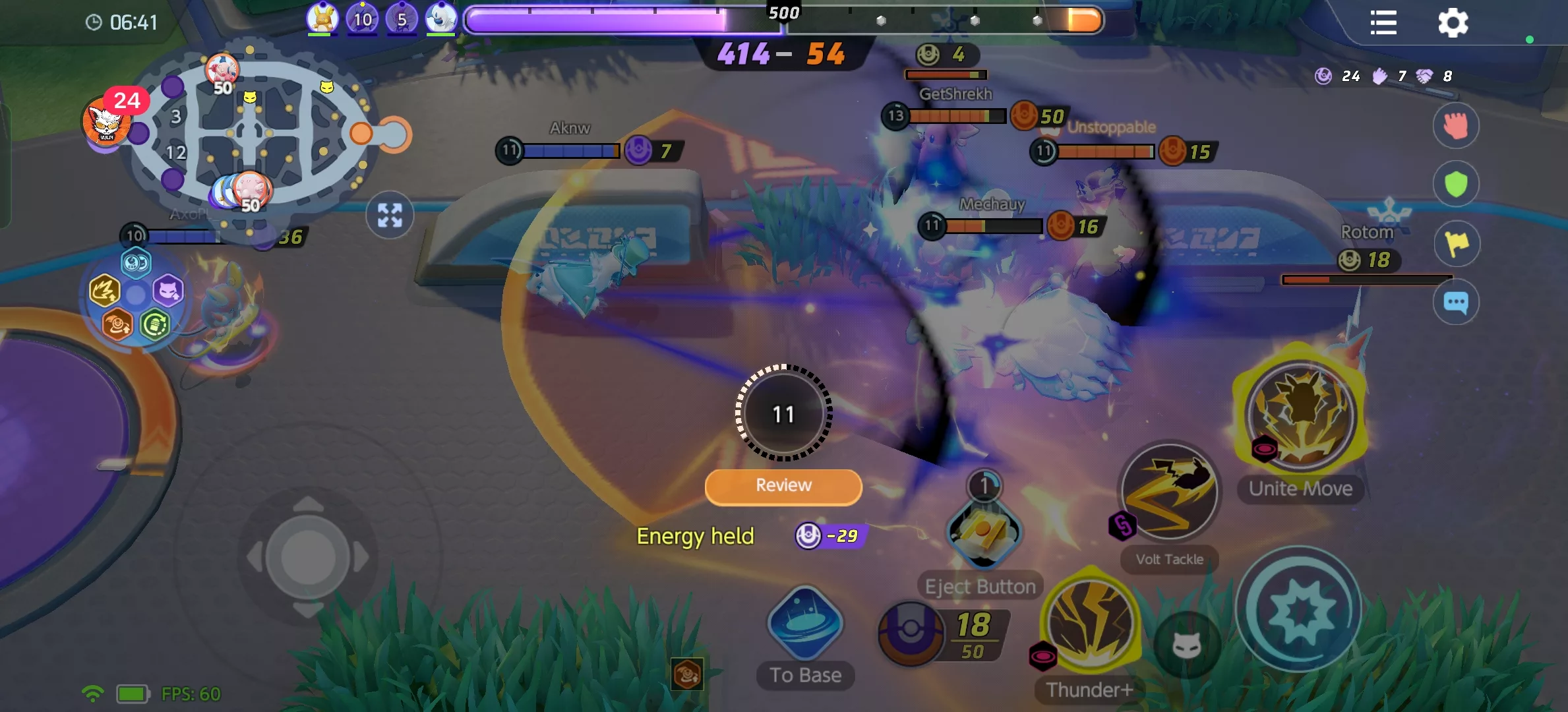Open the settings gear icon
The image size is (1568, 712).
tap(1453, 23)
